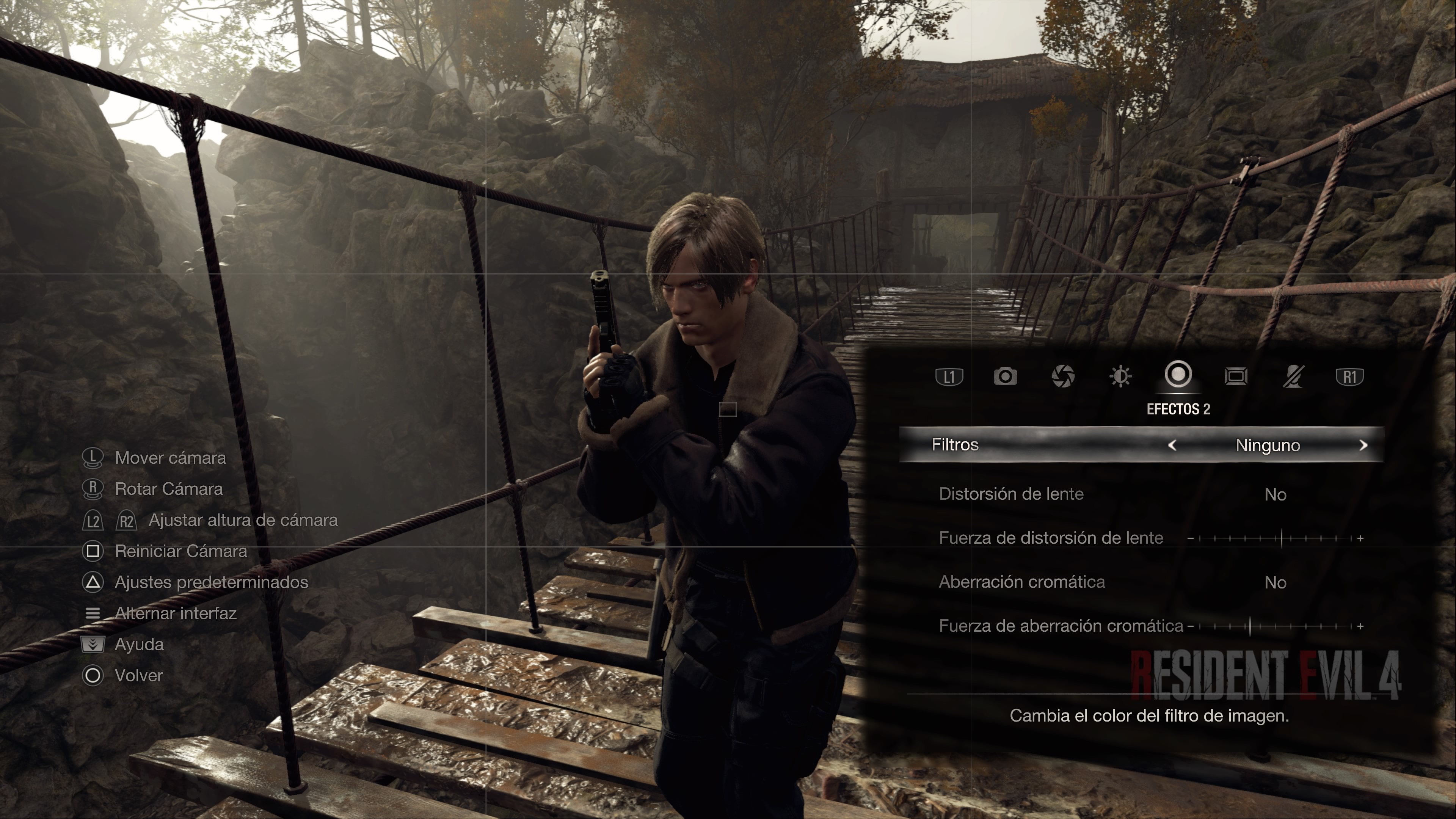Click the right arrow on Filtros

tap(1363, 446)
